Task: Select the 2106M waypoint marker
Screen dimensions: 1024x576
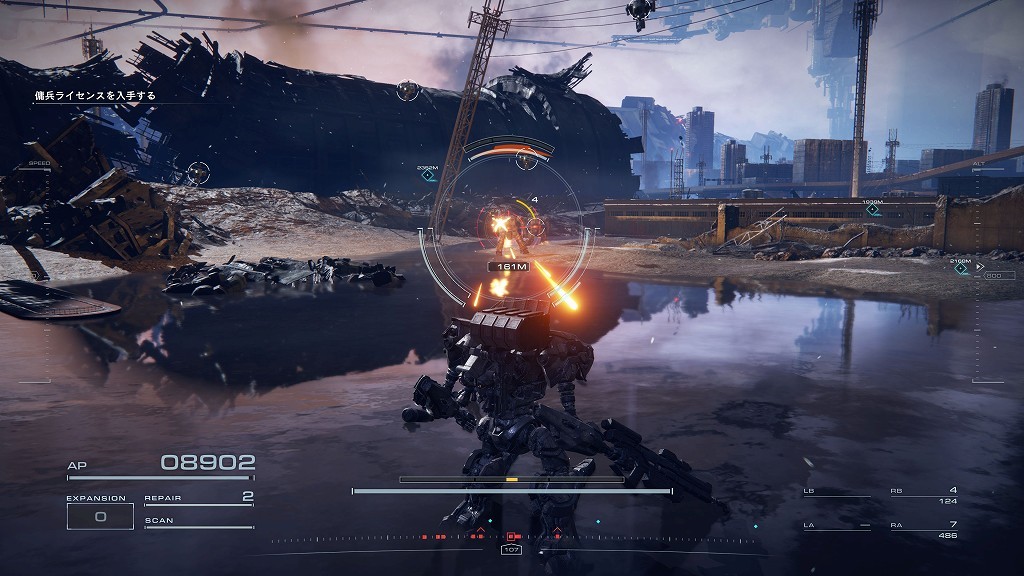Action: click(961, 267)
